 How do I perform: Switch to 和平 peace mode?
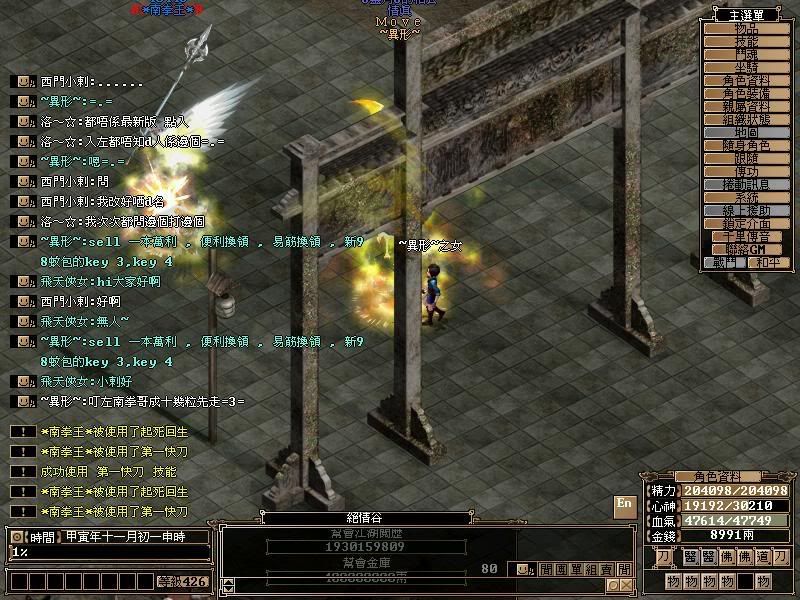tap(766, 262)
